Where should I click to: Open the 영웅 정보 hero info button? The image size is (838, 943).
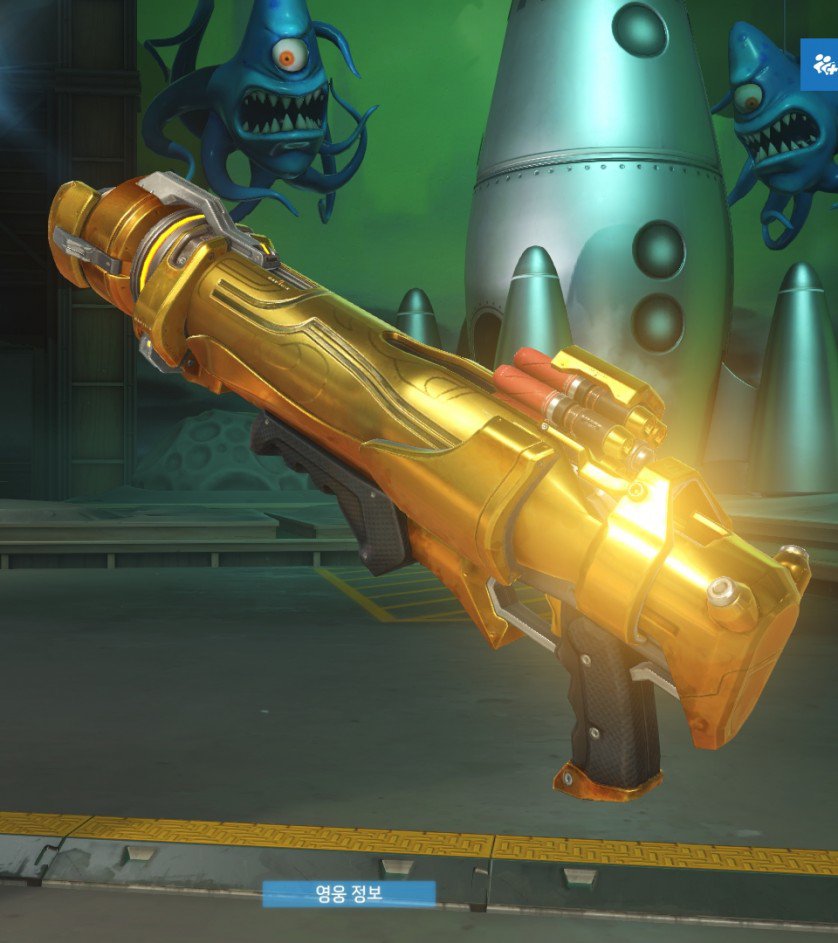[348, 893]
